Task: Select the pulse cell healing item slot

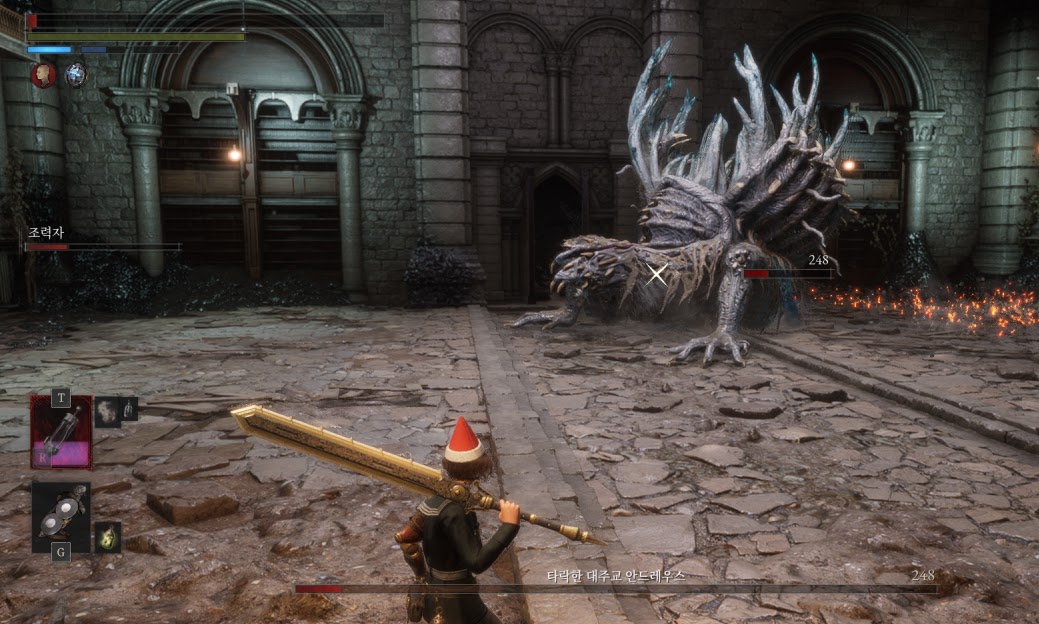Action: [60, 432]
